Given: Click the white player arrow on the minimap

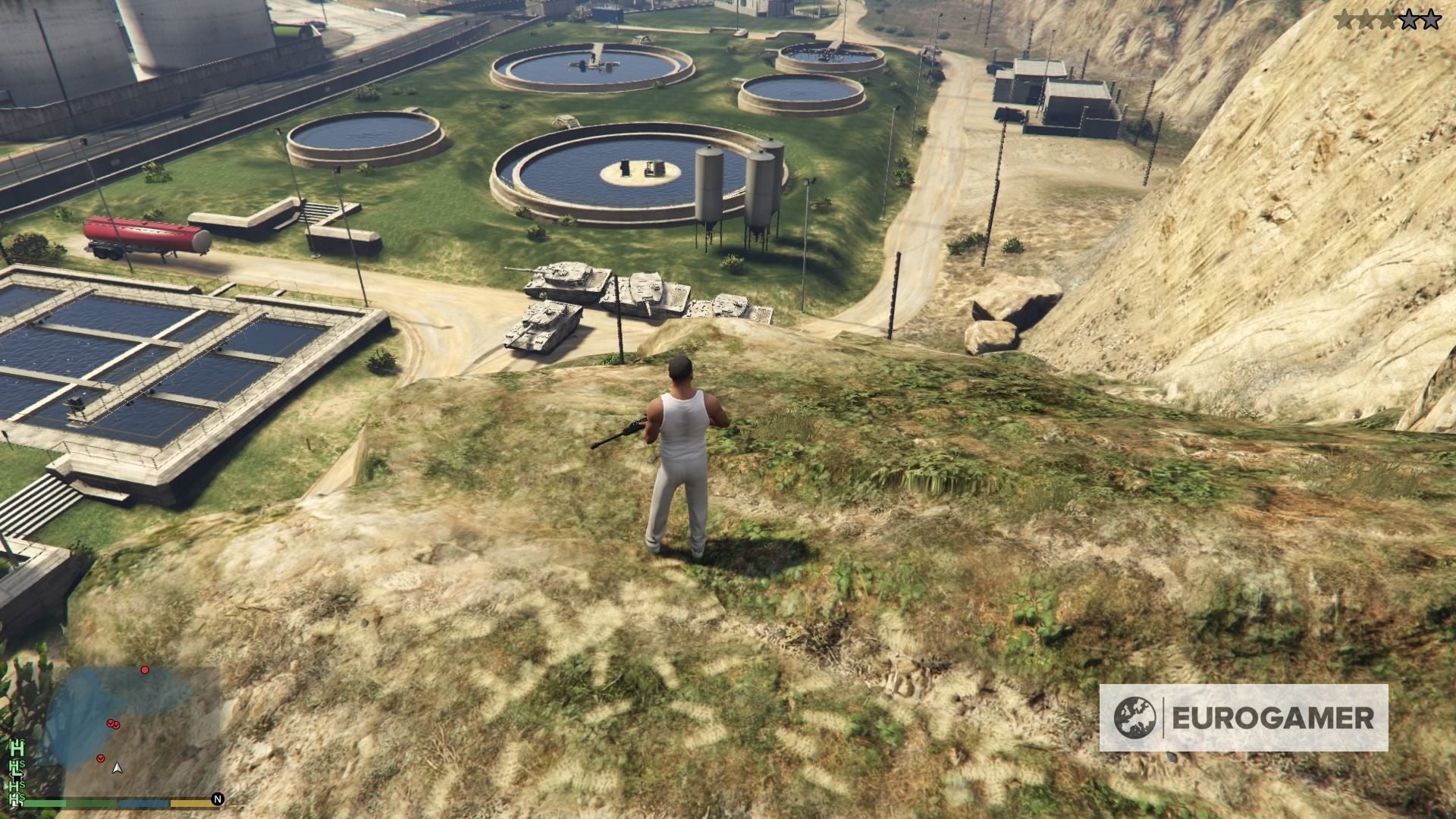Looking at the screenshot, I should point(118,769).
